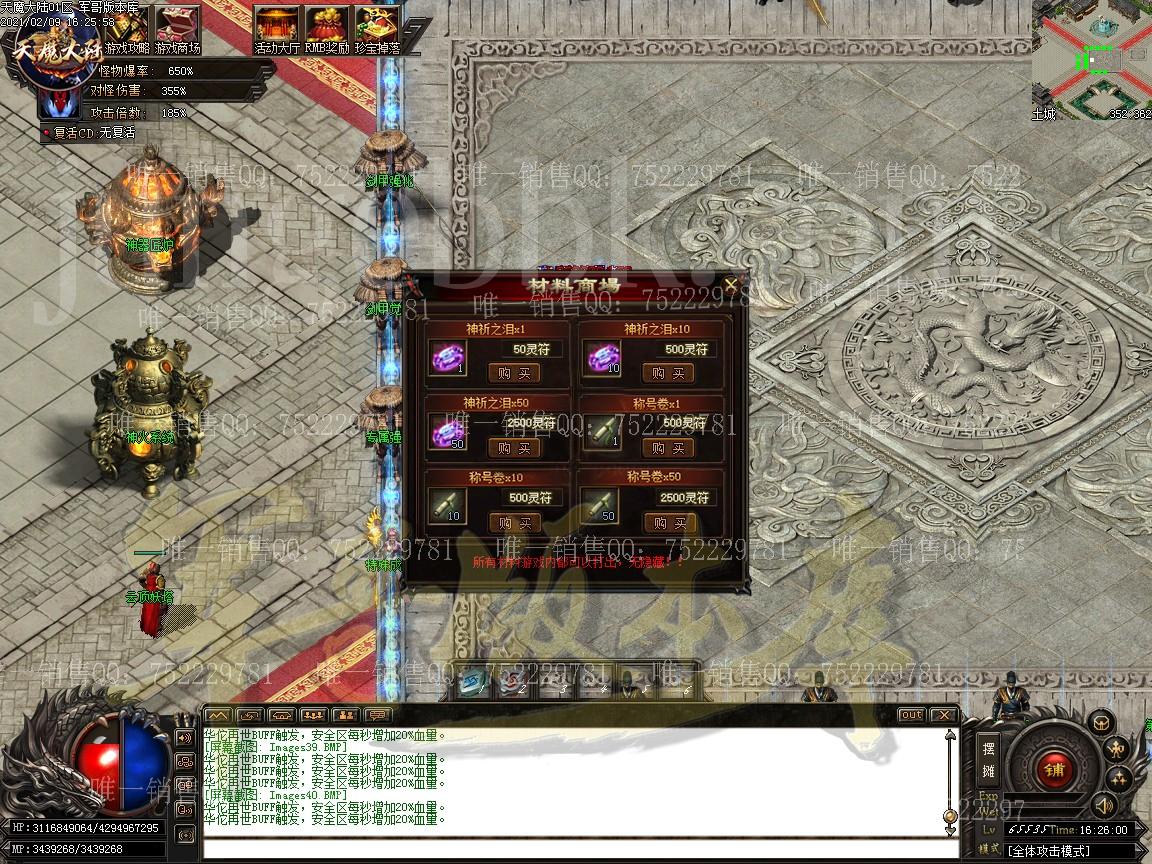Click the chat text input field
The width and height of the screenshot is (1152, 864).
(570, 850)
